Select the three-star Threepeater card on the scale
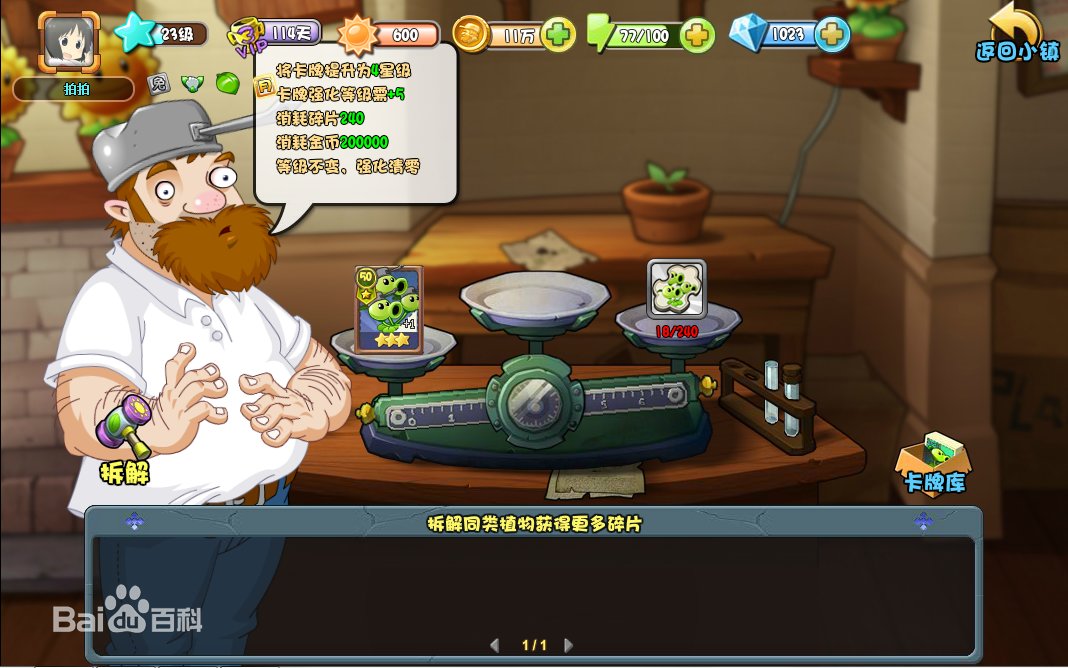The height and width of the screenshot is (668, 1068). pyautogui.click(x=389, y=309)
